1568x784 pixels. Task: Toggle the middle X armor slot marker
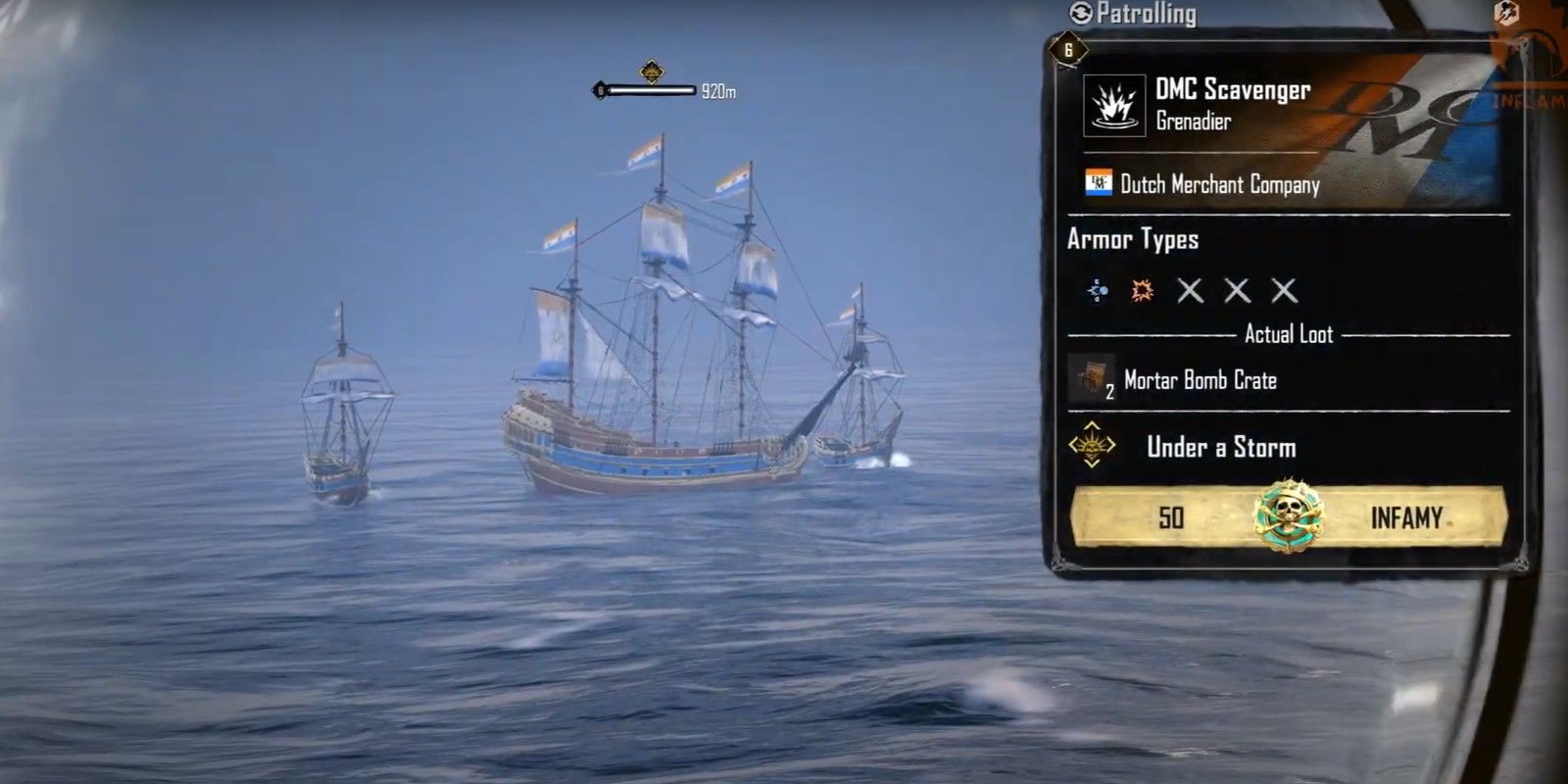(x=1235, y=290)
